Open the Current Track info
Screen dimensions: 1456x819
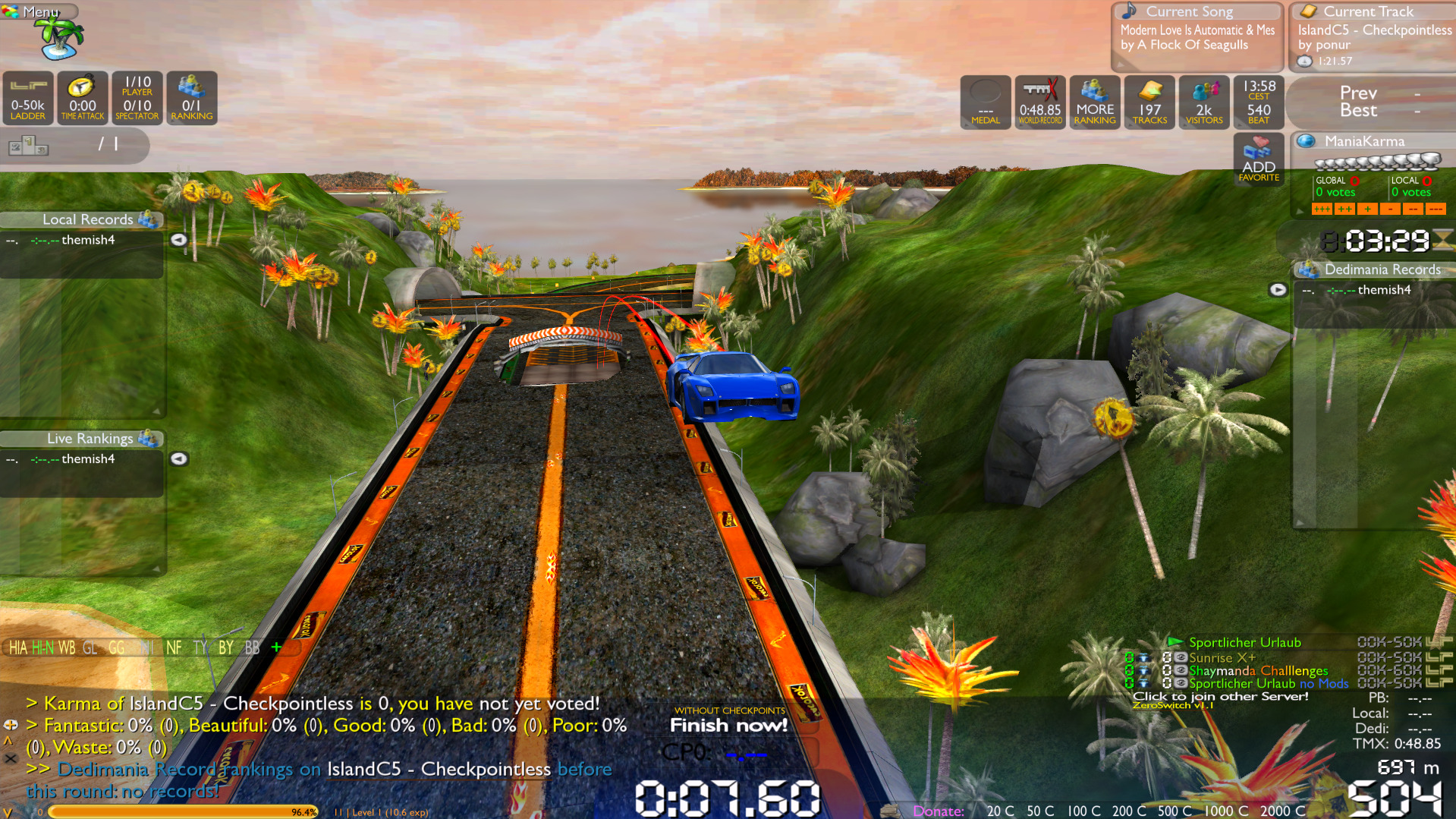pyautogui.click(x=1373, y=36)
